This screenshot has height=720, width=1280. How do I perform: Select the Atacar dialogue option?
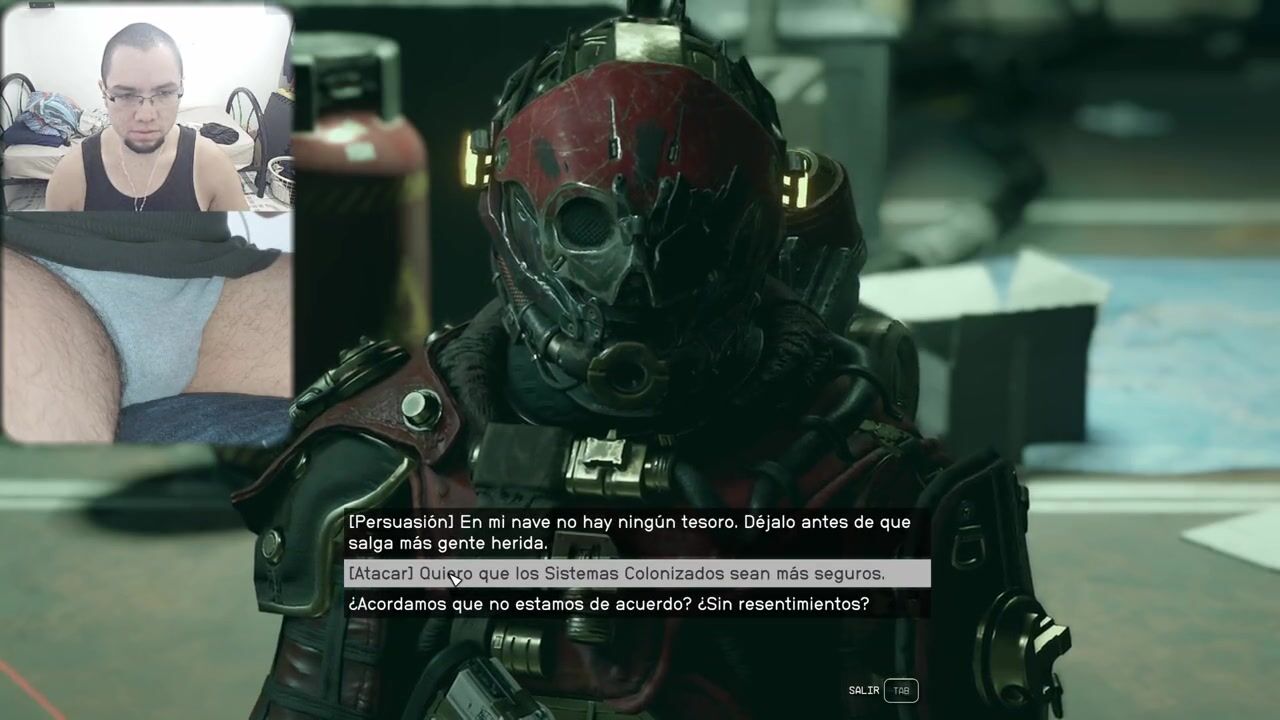point(637,574)
